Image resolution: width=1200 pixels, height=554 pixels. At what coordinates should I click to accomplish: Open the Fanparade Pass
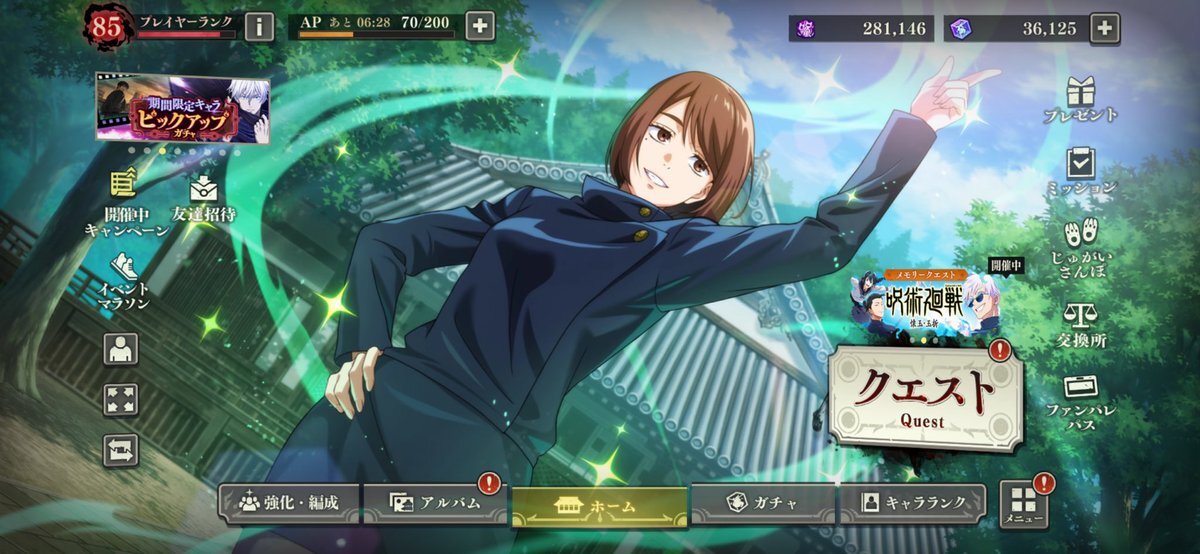tap(1080, 400)
